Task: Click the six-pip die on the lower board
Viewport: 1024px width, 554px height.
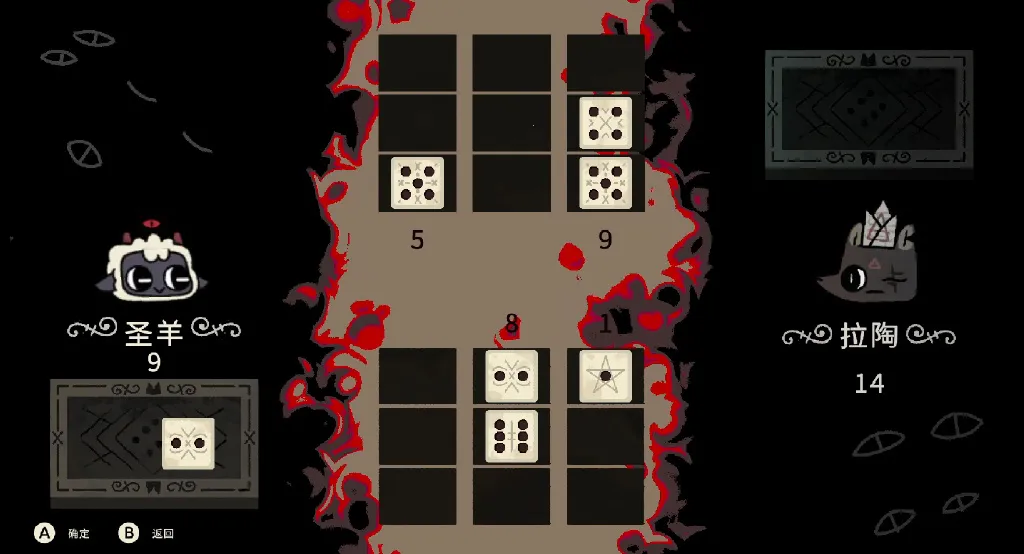Action: coord(511,436)
